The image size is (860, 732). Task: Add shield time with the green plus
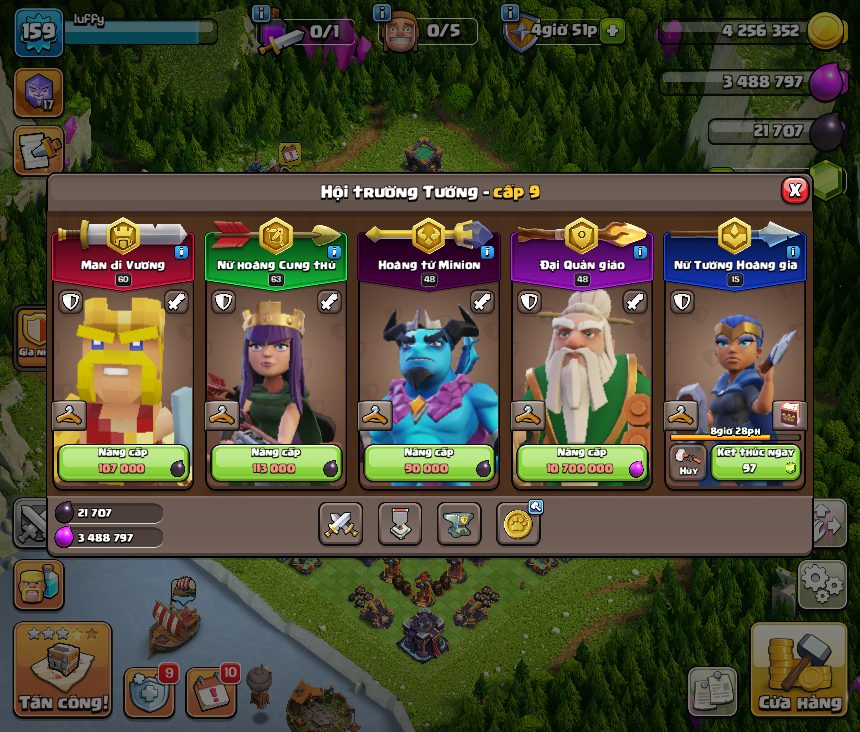613,30
